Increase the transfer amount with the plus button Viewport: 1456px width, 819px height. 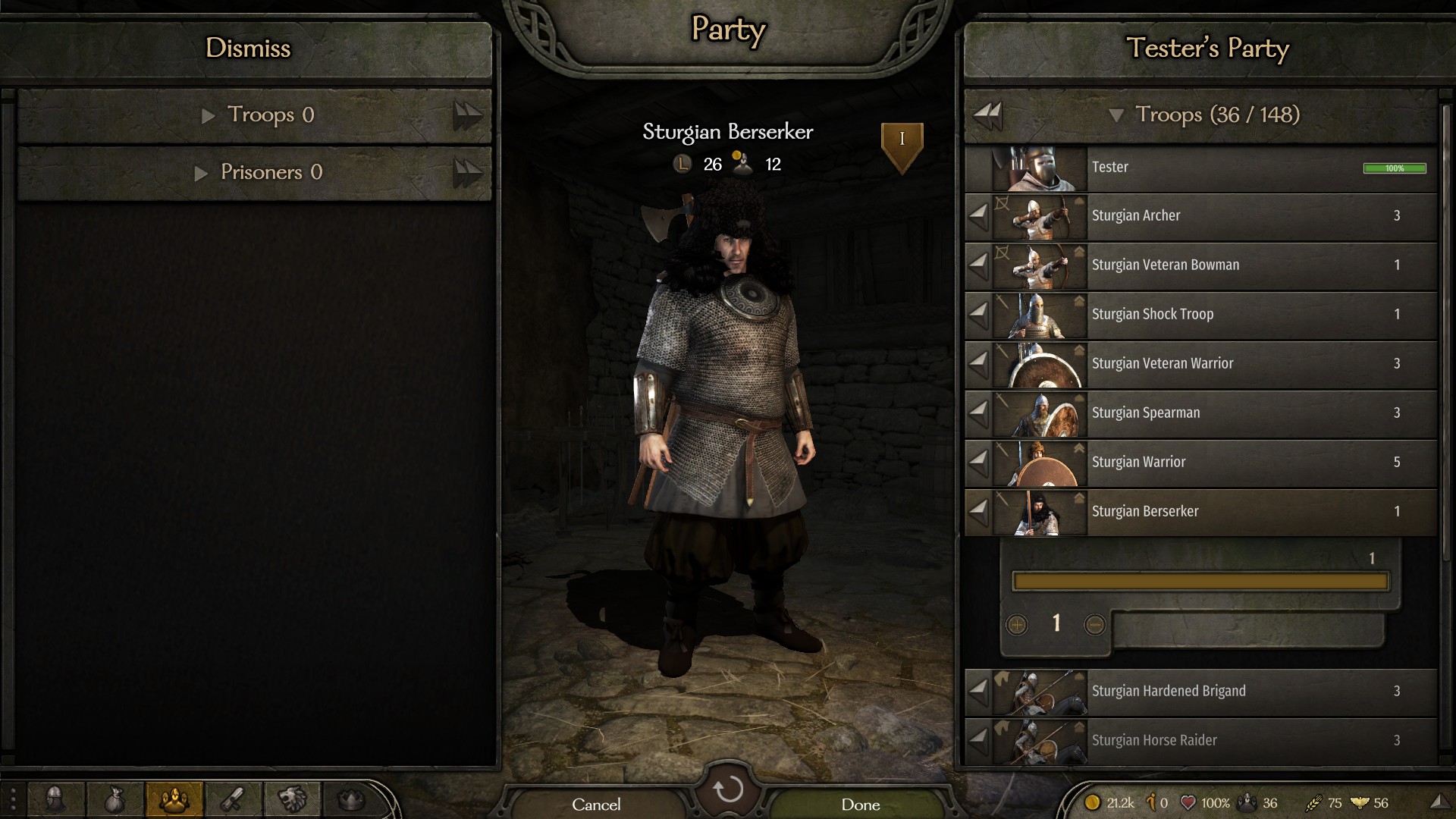click(1017, 625)
